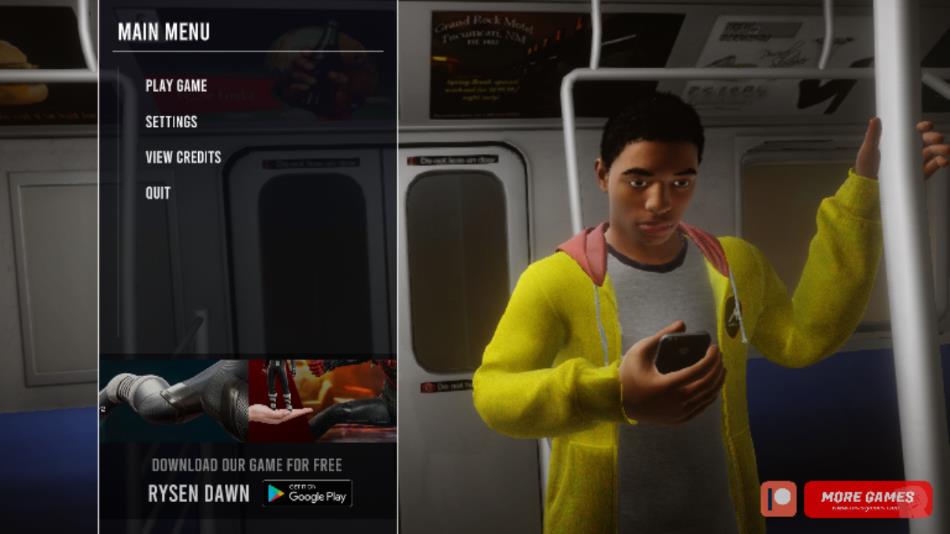Screen dimensions: 950x534
Task: Open the Rysen Dawn promo banner image
Action: (x=247, y=400)
